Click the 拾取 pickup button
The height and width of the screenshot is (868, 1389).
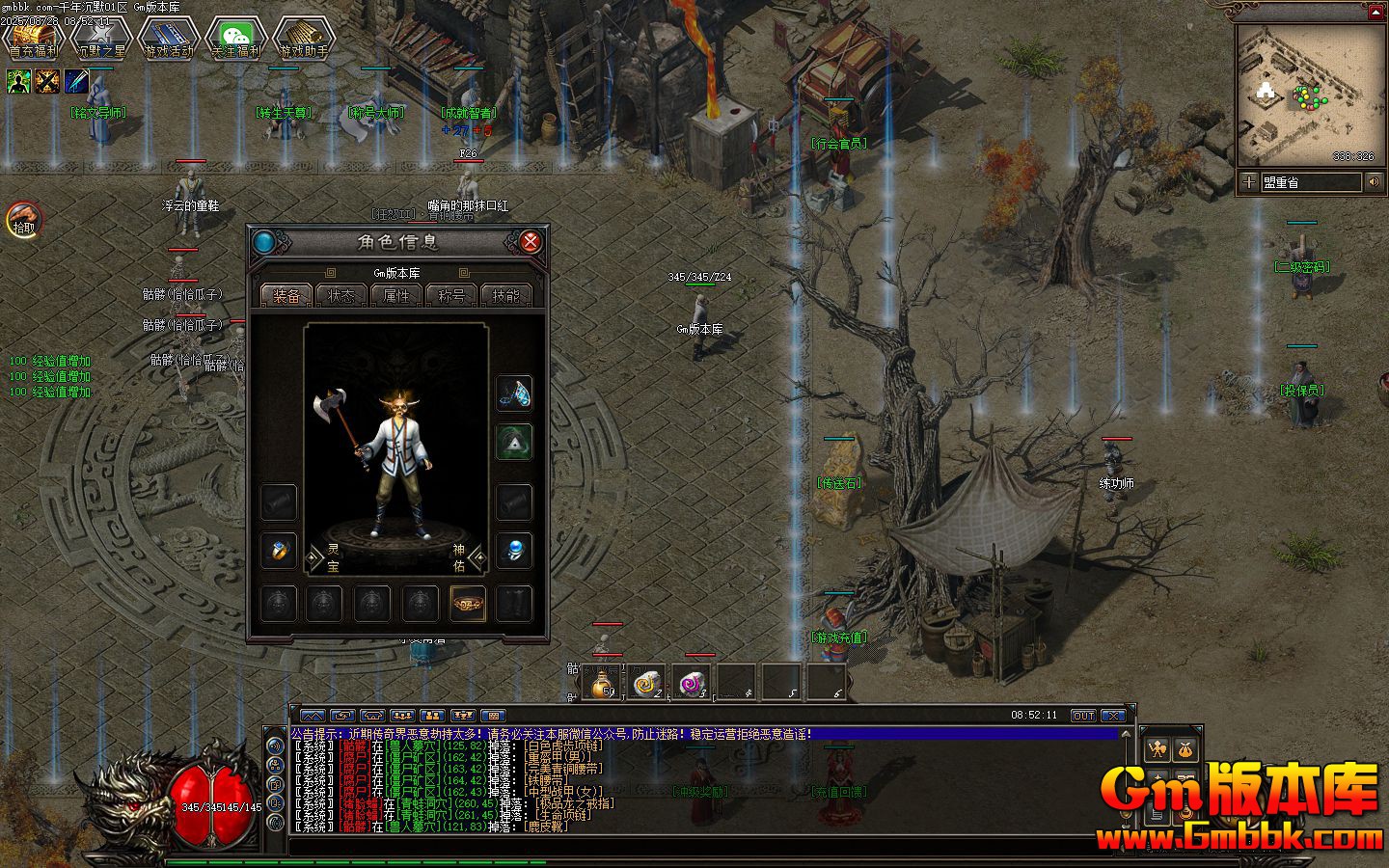[23, 220]
